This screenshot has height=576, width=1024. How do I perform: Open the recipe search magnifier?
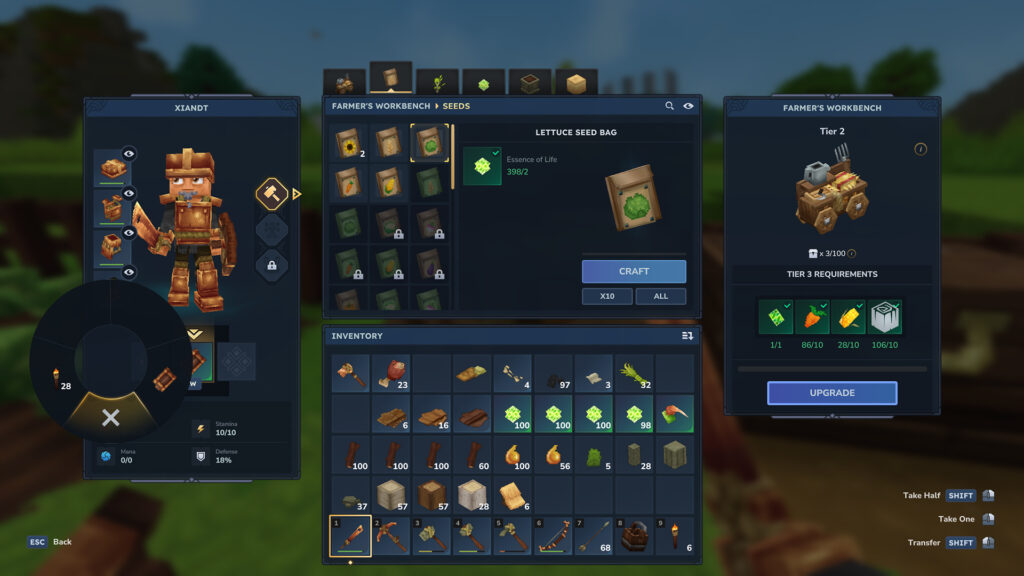tap(670, 106)
